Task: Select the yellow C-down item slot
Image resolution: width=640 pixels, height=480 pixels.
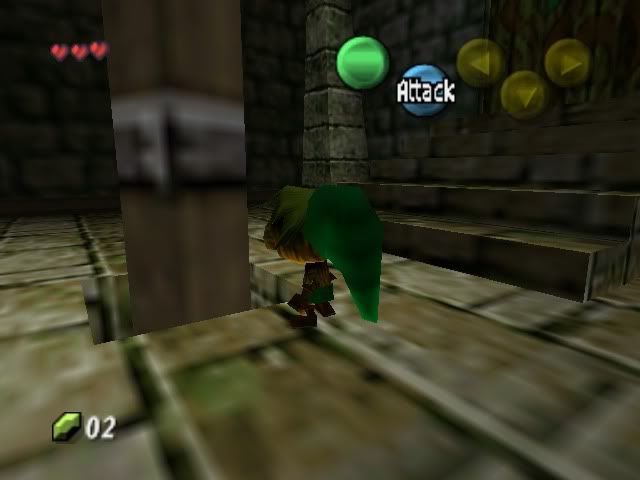Action: (x=523, y=94)
